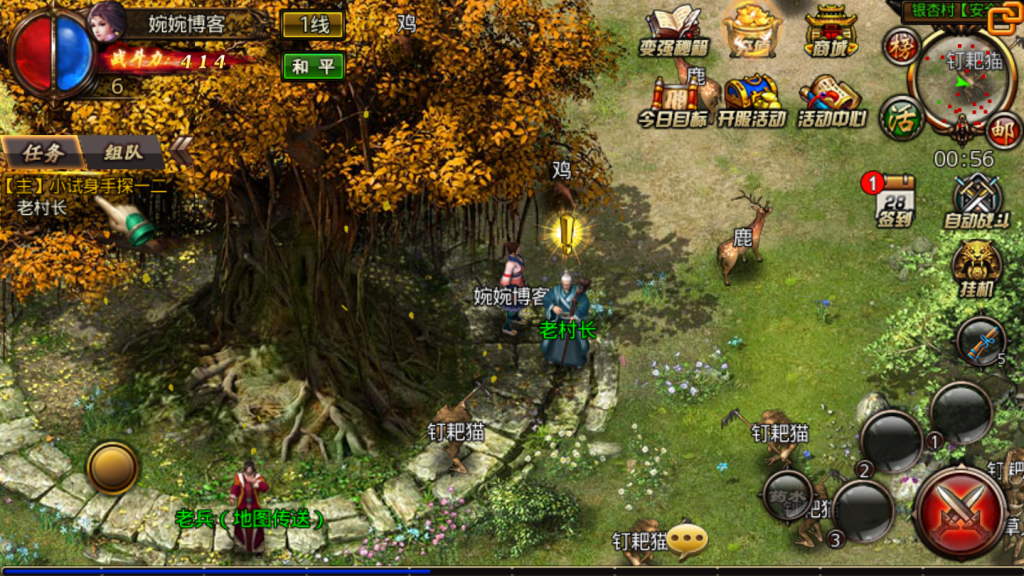Switch to the 组队 team tab
Image resolution: width=1024 pixels, height=576 pixels.
123,153
